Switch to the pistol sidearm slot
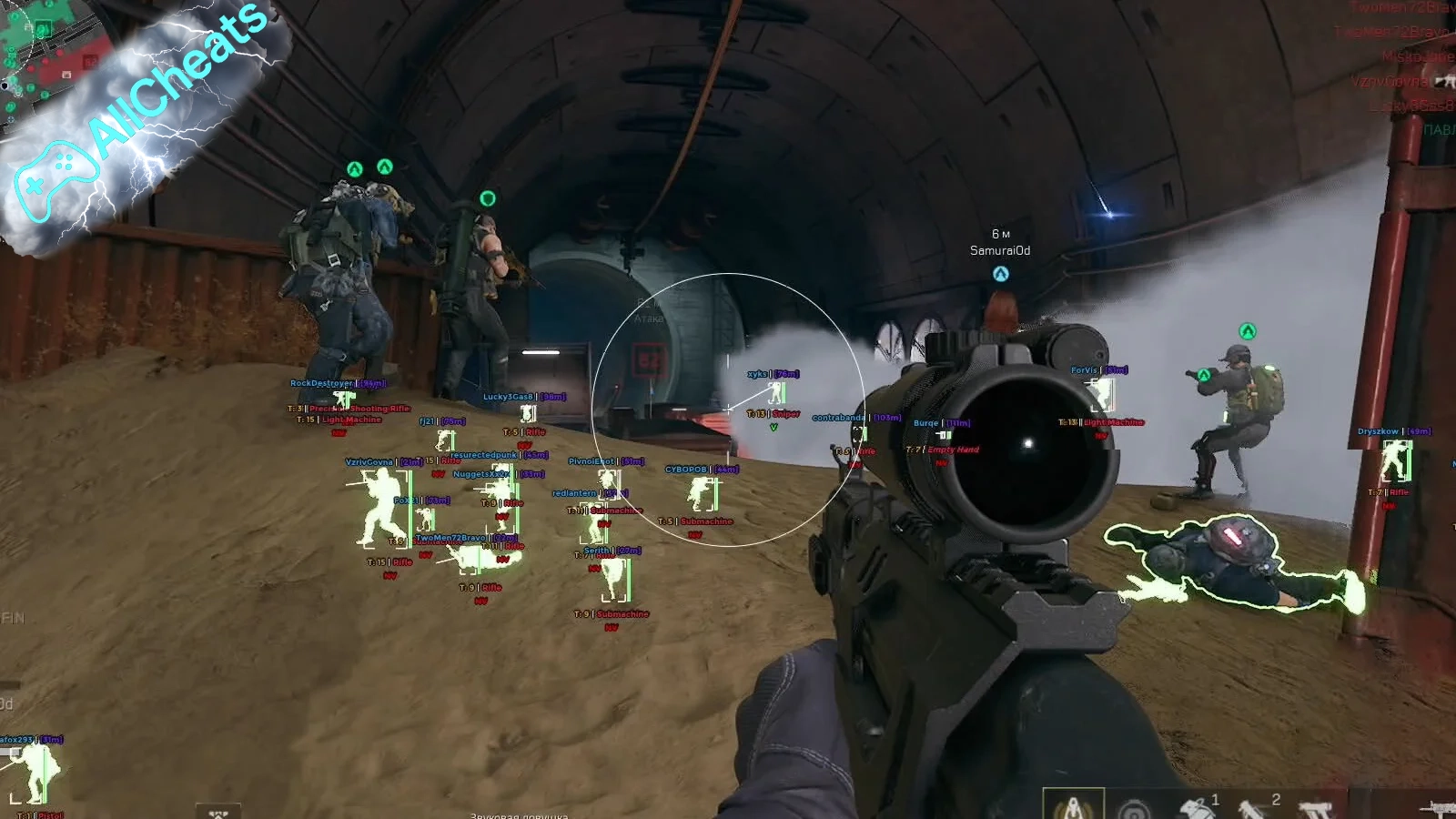This screenshot has width=1456, height=819. pyautogui.click(x=1315, y=808)
